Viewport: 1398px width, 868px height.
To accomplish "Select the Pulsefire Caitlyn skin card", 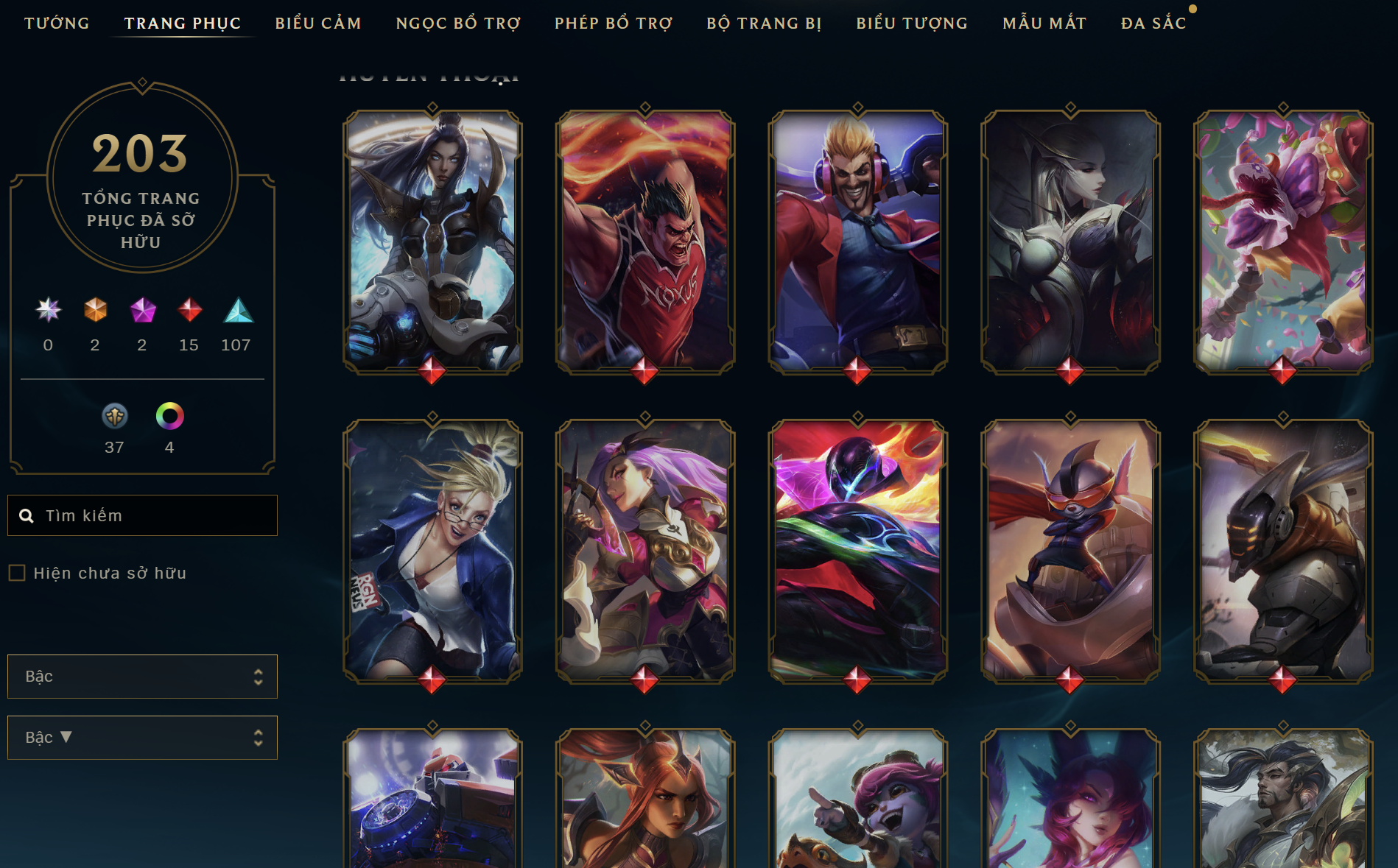I will pos(432,241).
